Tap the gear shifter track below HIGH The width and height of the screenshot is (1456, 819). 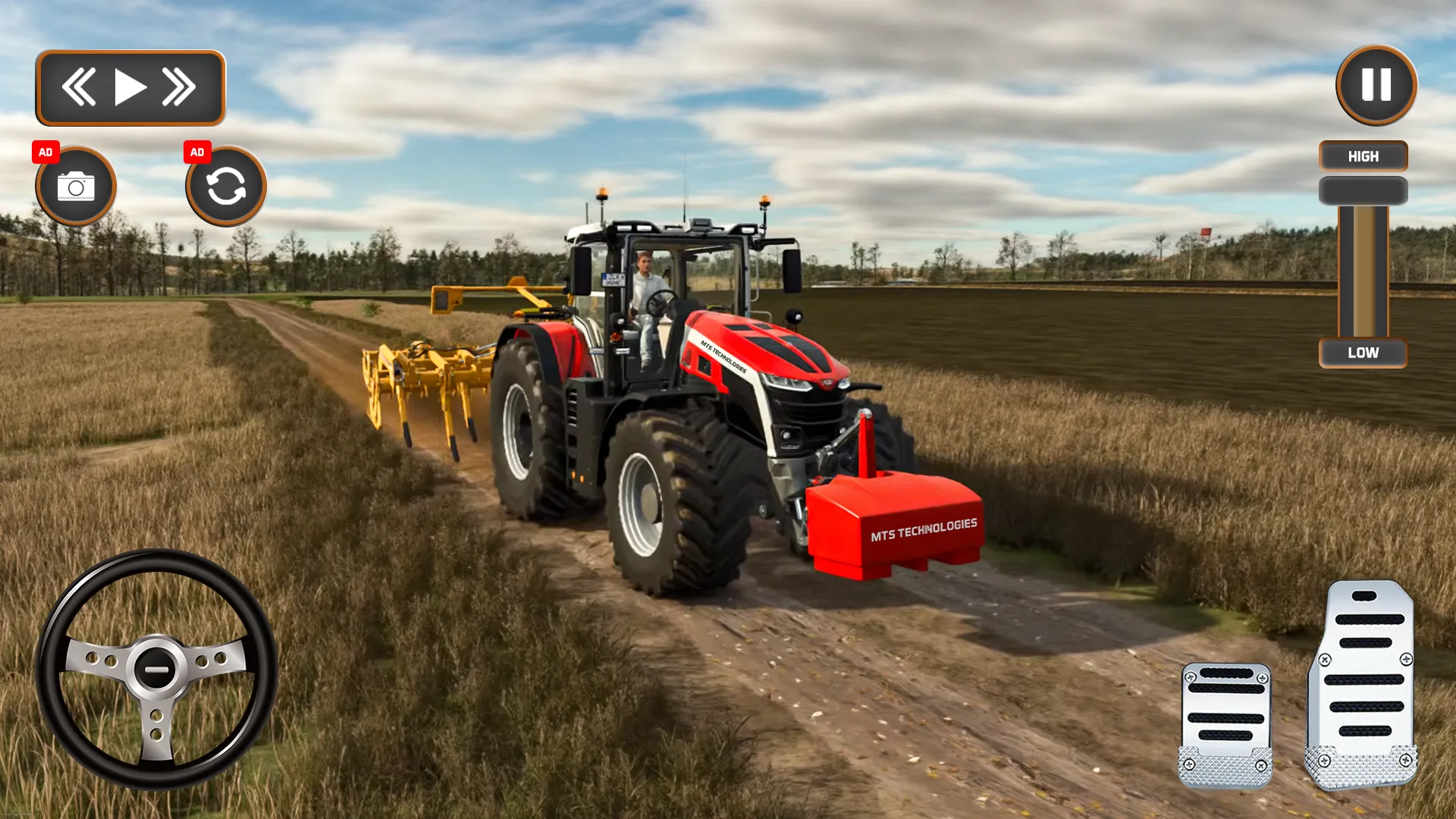pos(1362,273)
